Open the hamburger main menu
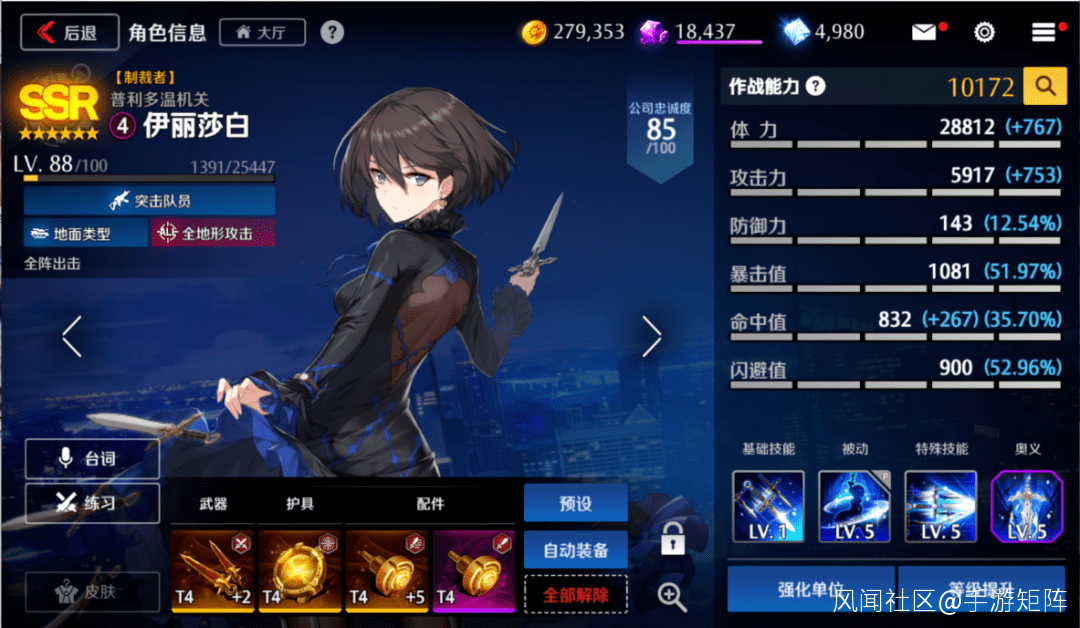This screenshot has height=628, width=1080. [x=1043, y=32]
